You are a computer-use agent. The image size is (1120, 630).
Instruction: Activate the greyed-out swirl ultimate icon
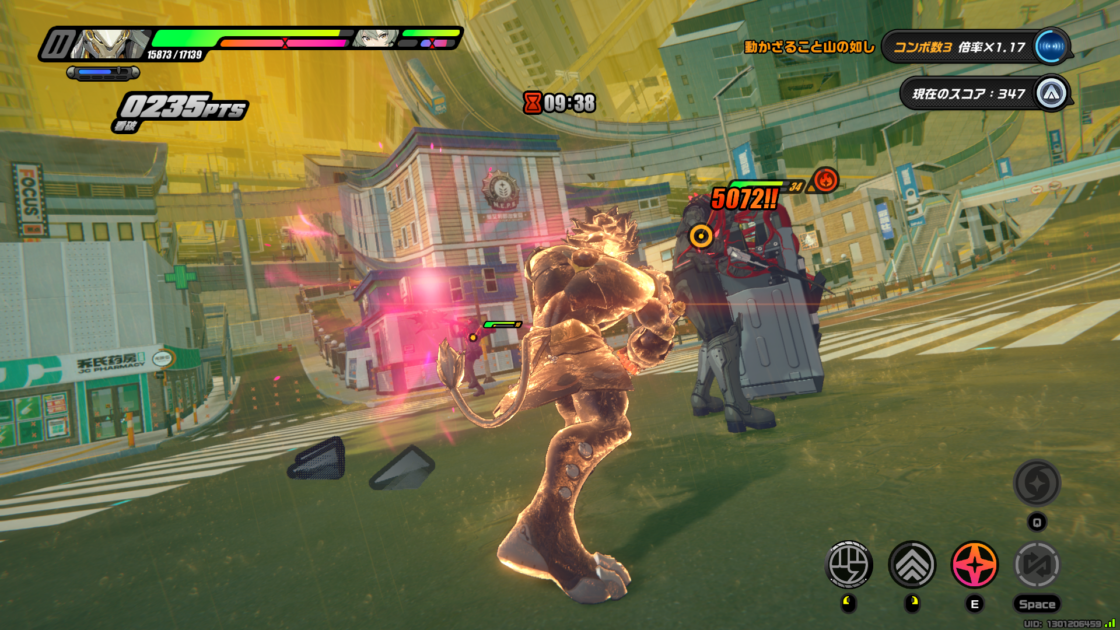click(1036, 483)
